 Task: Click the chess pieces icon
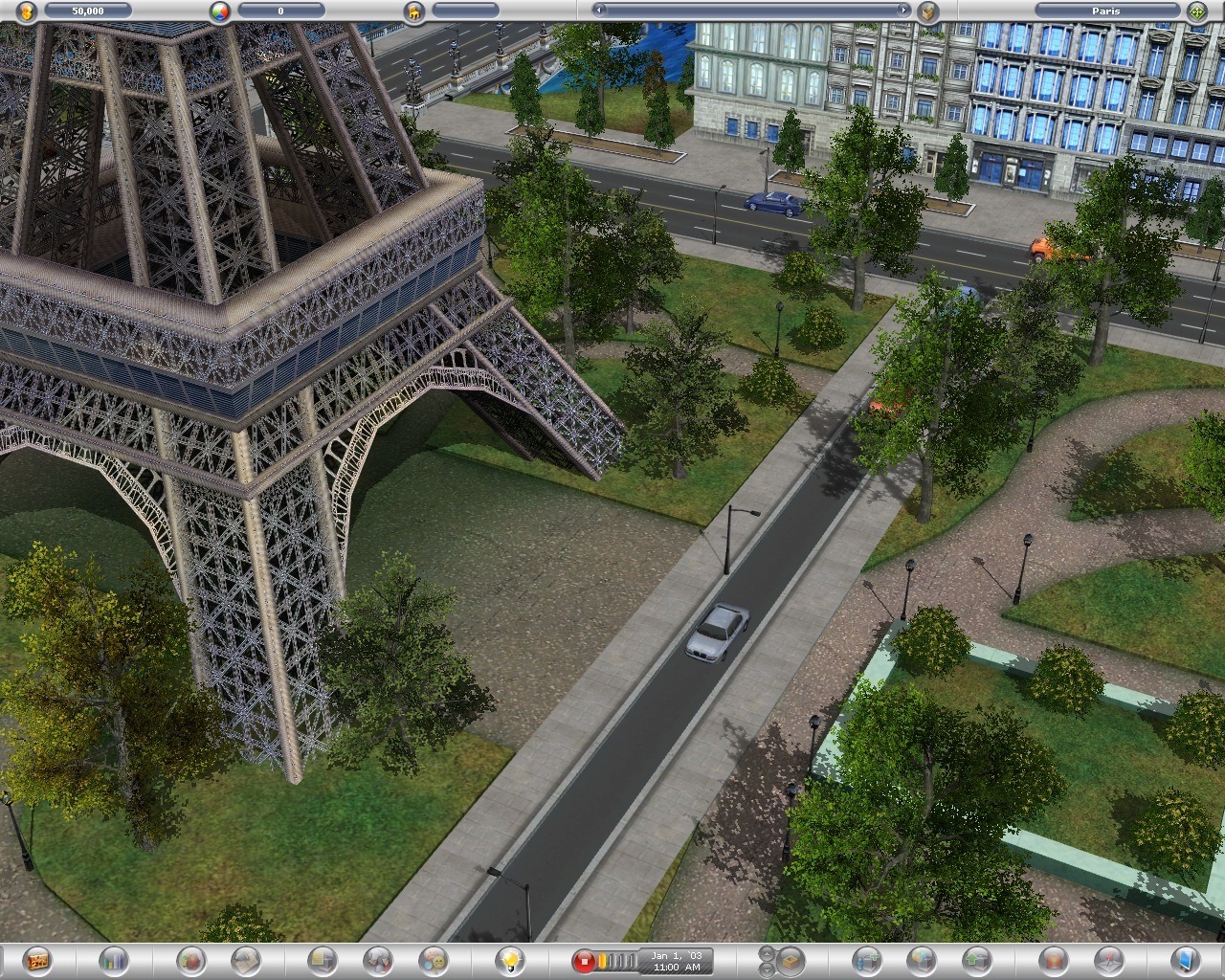[x=377, y=959]
